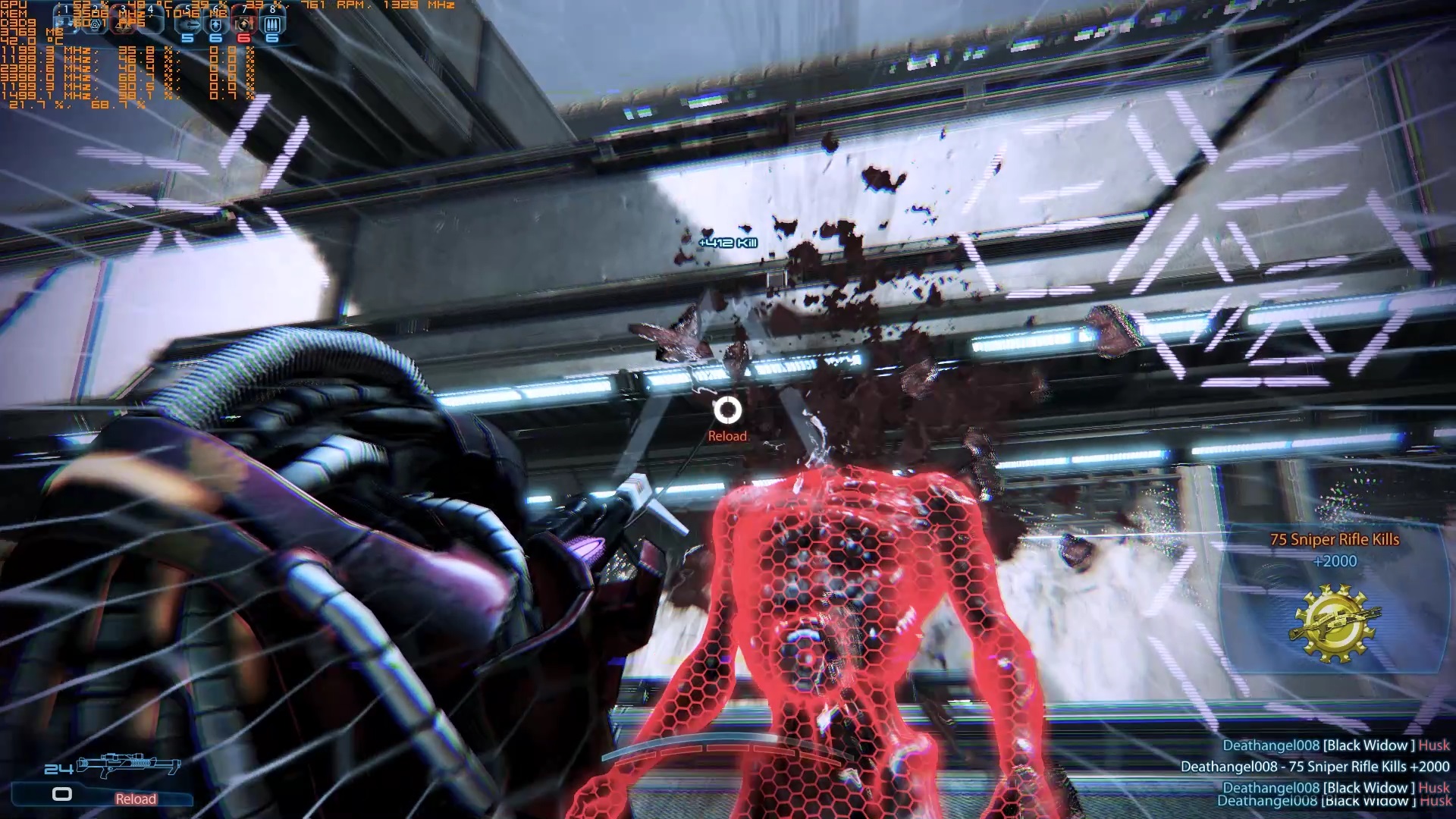Select the Black Widow sniper rifle icon

(129, 766)
